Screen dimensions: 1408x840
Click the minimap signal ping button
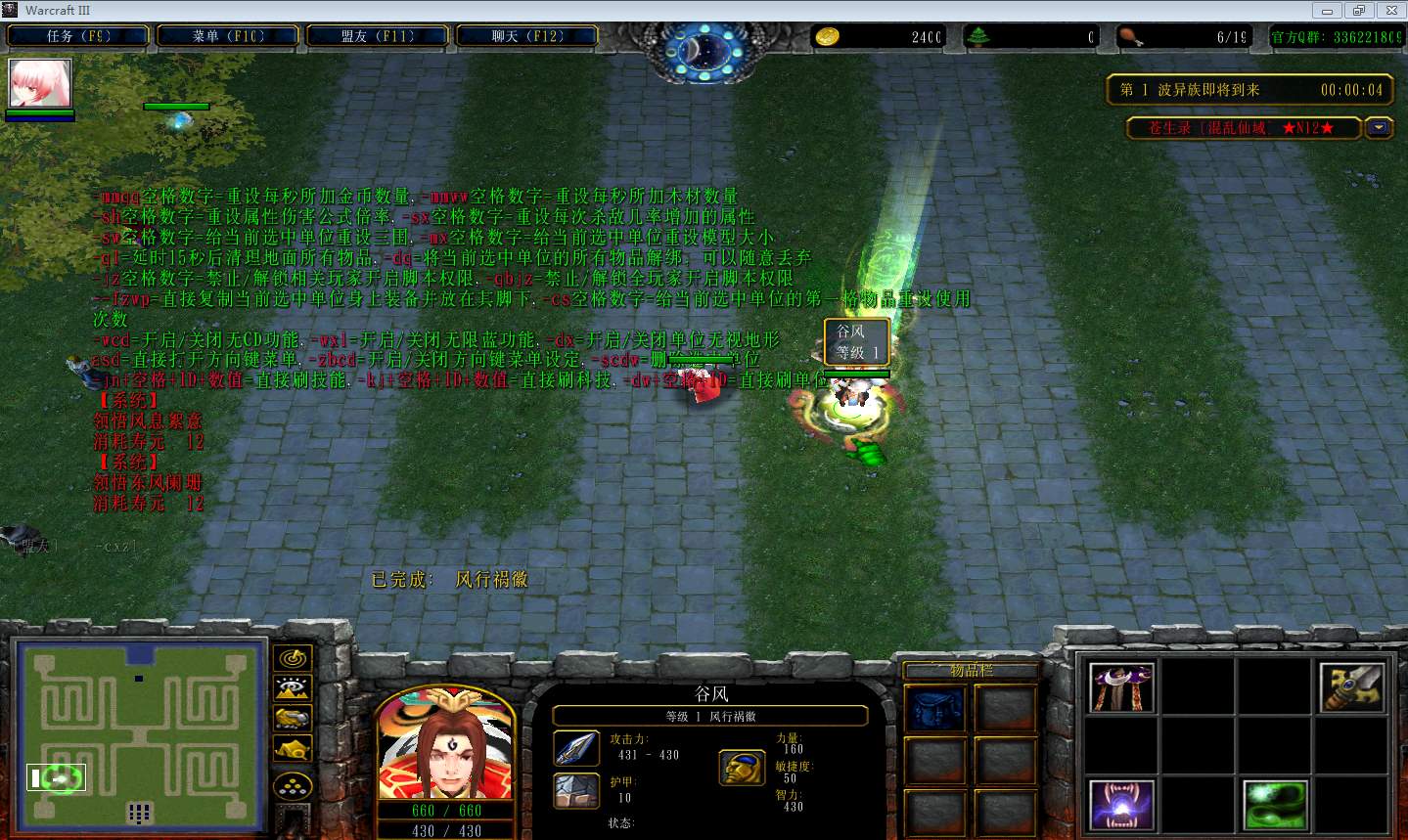click(x=293, y=659)
